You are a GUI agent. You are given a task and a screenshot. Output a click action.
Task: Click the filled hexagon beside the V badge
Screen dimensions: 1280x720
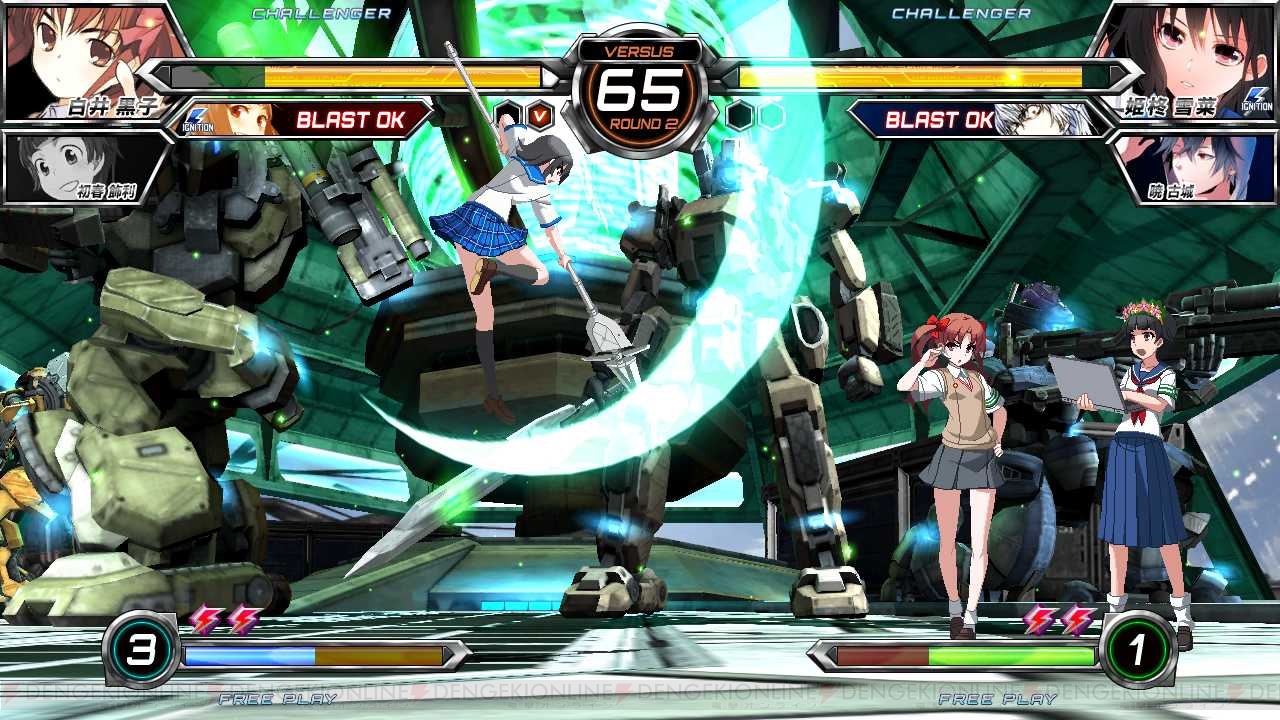coord(509,113)
